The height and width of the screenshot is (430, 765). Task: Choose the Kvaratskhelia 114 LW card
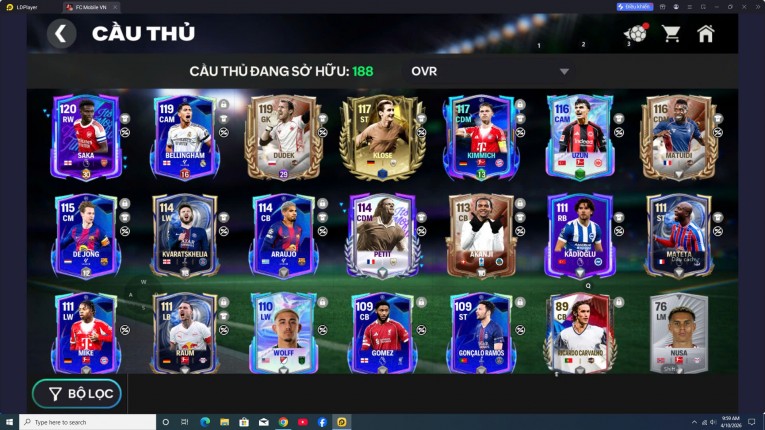coord(184,236)
